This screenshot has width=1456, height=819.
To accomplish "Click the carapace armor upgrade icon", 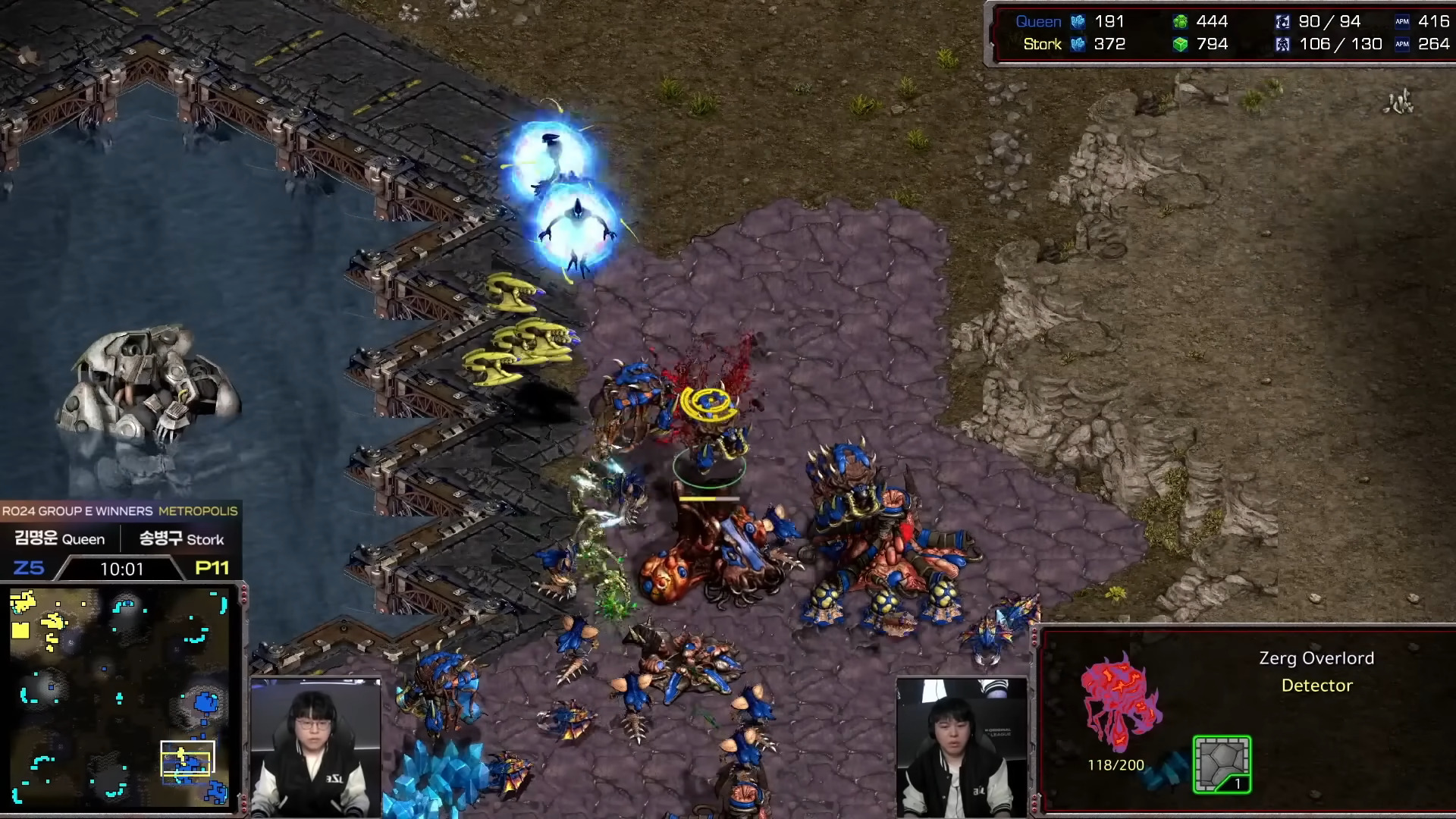I will pos(1221,764).
